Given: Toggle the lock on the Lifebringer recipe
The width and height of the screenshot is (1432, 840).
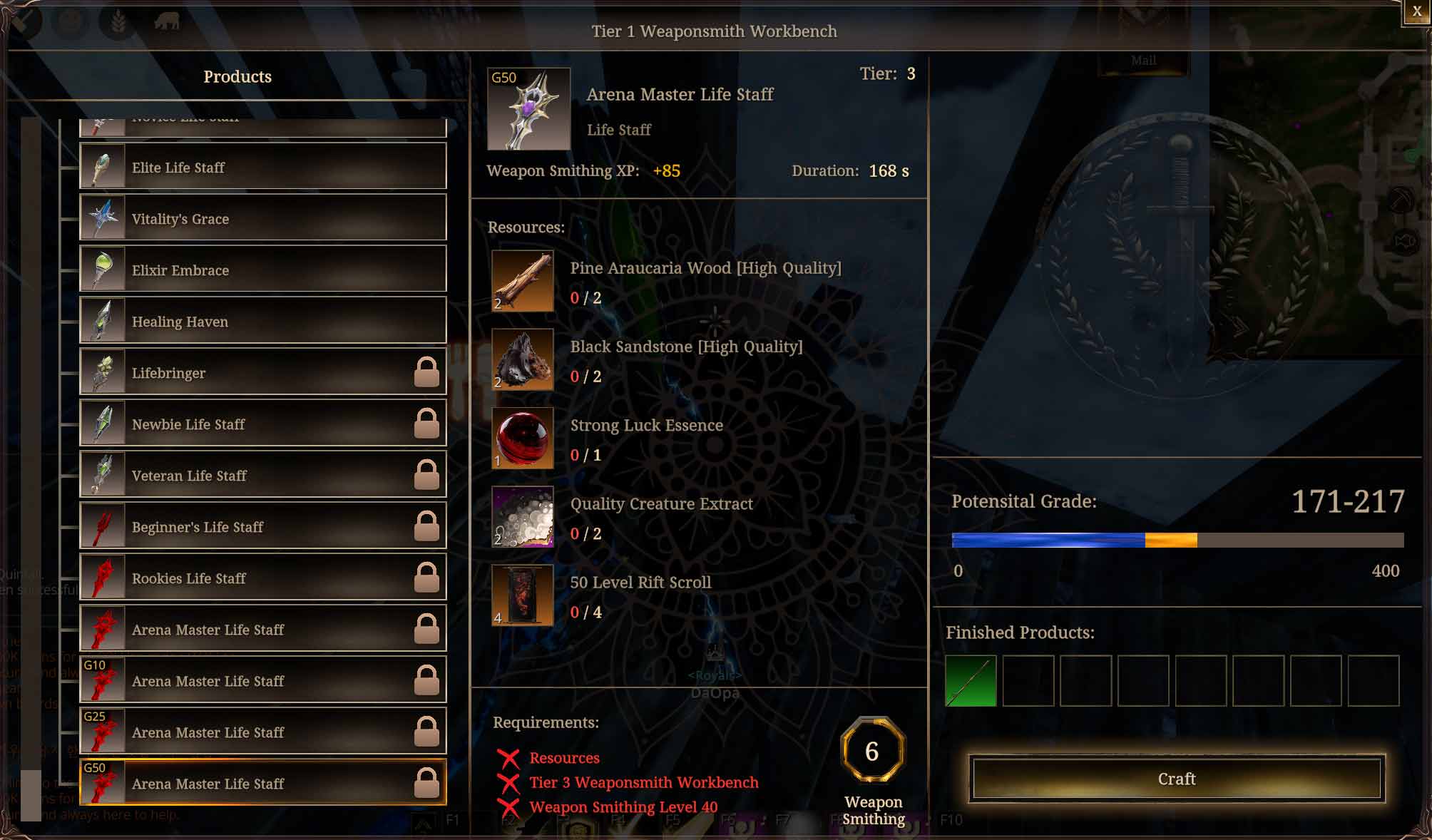Looking at the screenshot, I should coord(429,372).
